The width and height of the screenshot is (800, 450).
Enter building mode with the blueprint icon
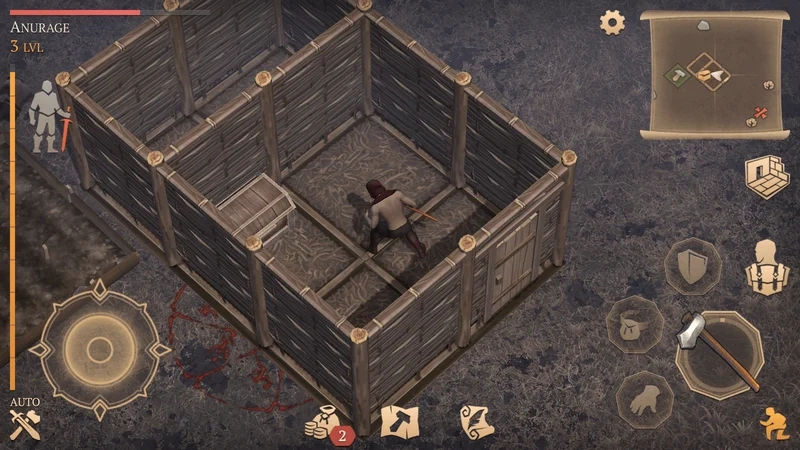click(x=763, y=176)
